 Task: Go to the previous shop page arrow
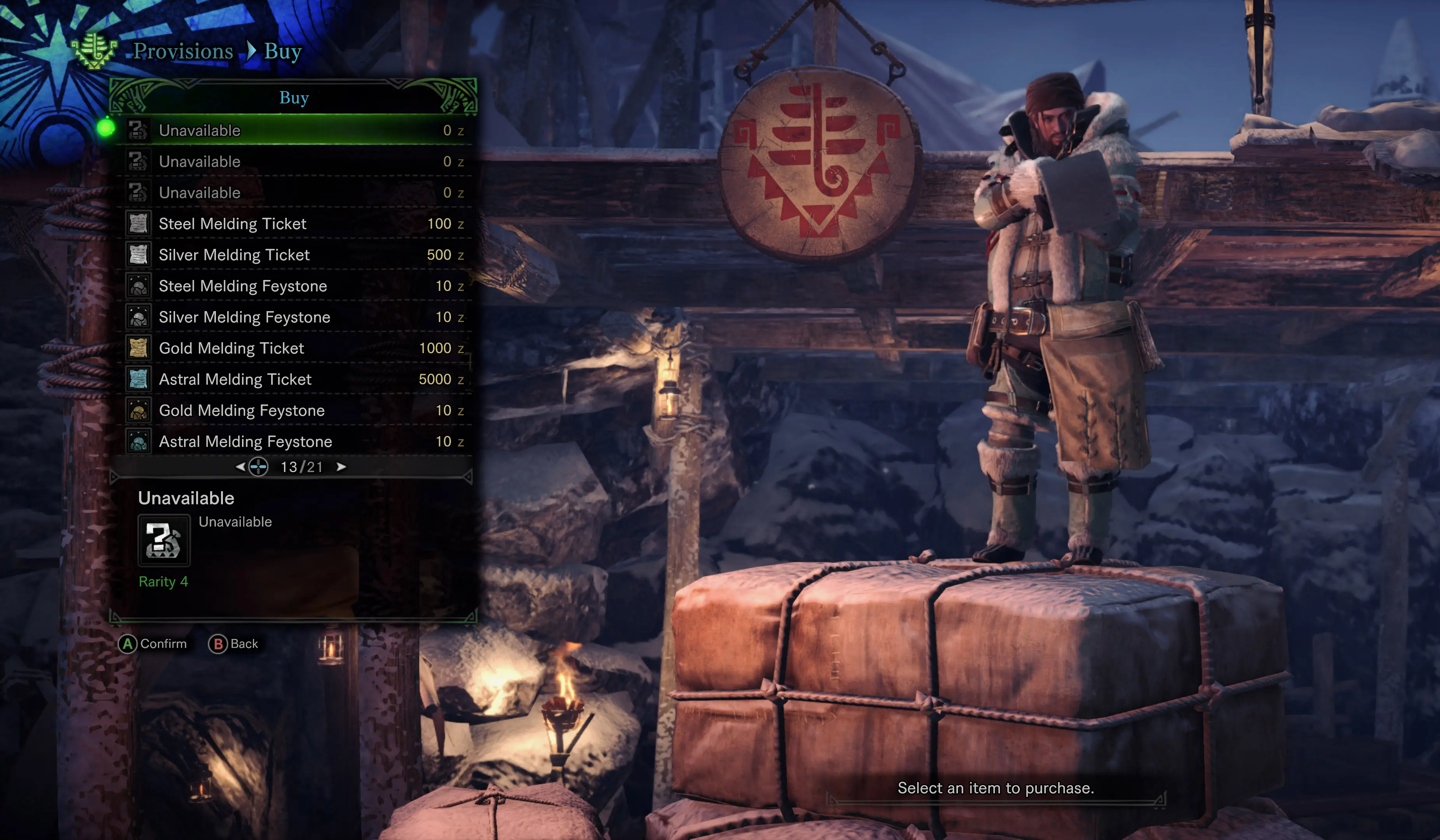coord(240,467)
